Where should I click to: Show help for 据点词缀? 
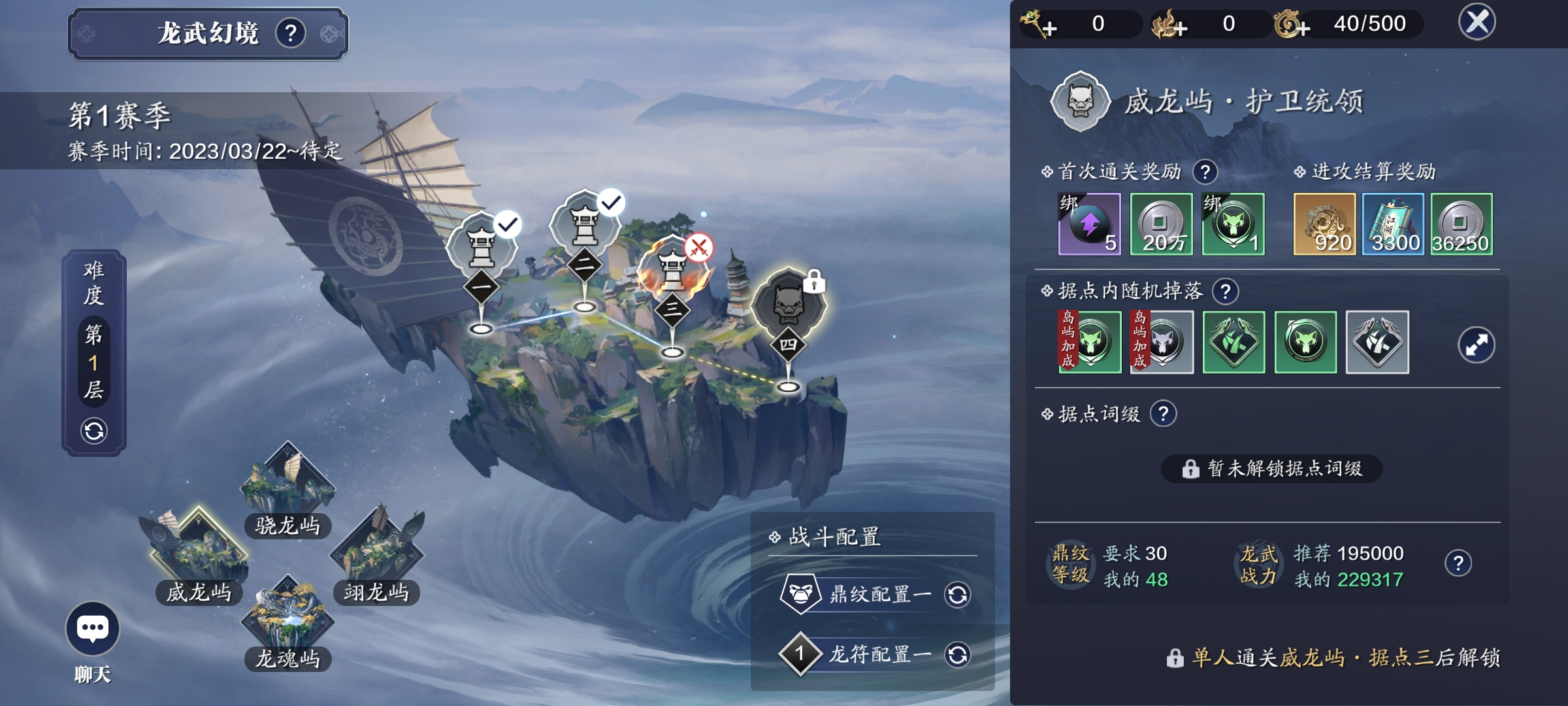click(x=1163, y=414)
